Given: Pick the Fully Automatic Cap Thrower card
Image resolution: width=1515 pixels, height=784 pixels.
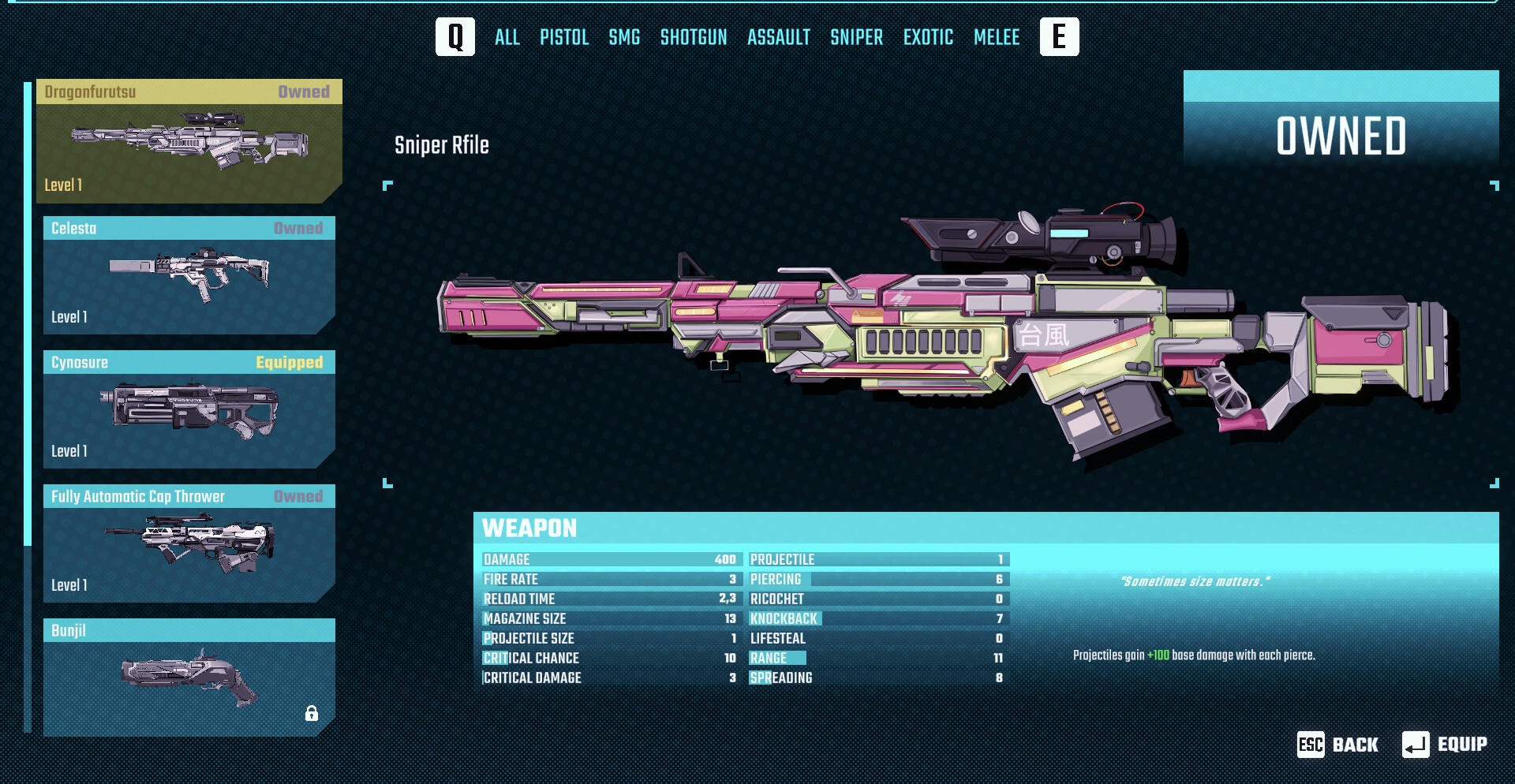Looking at the screenshot, I should pos(189,543).
